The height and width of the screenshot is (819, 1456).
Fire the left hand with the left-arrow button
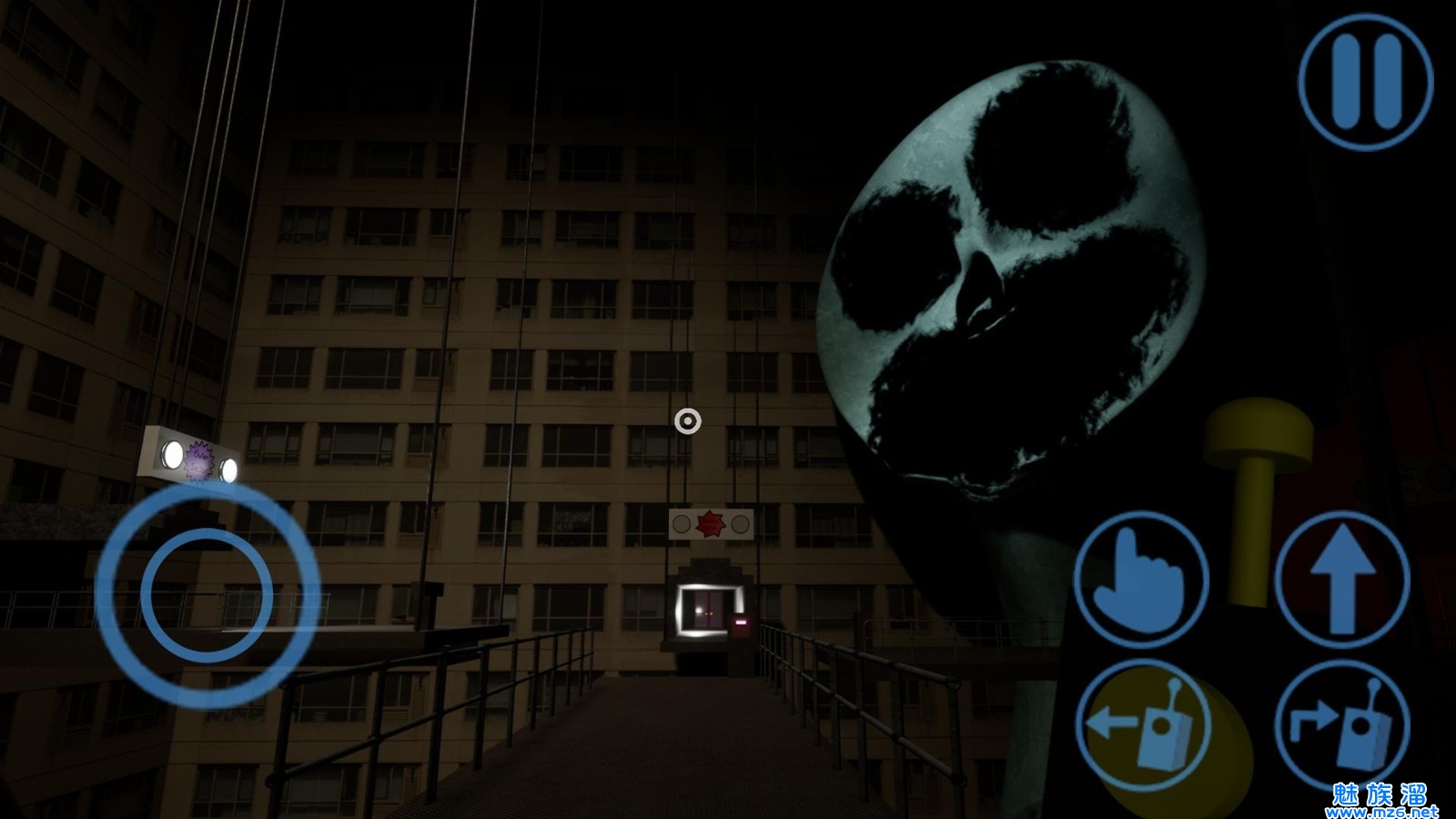[x=1143, y=726]
